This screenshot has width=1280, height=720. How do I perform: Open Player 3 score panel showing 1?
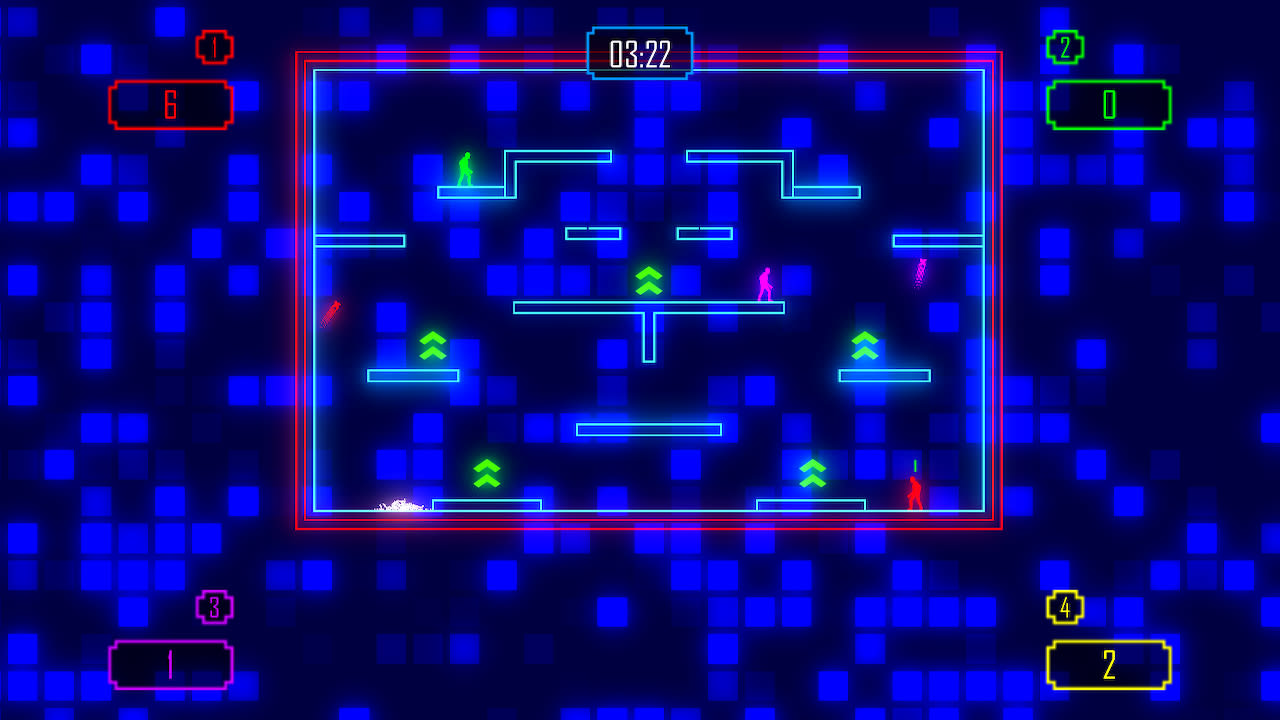(x=170, y=663)
